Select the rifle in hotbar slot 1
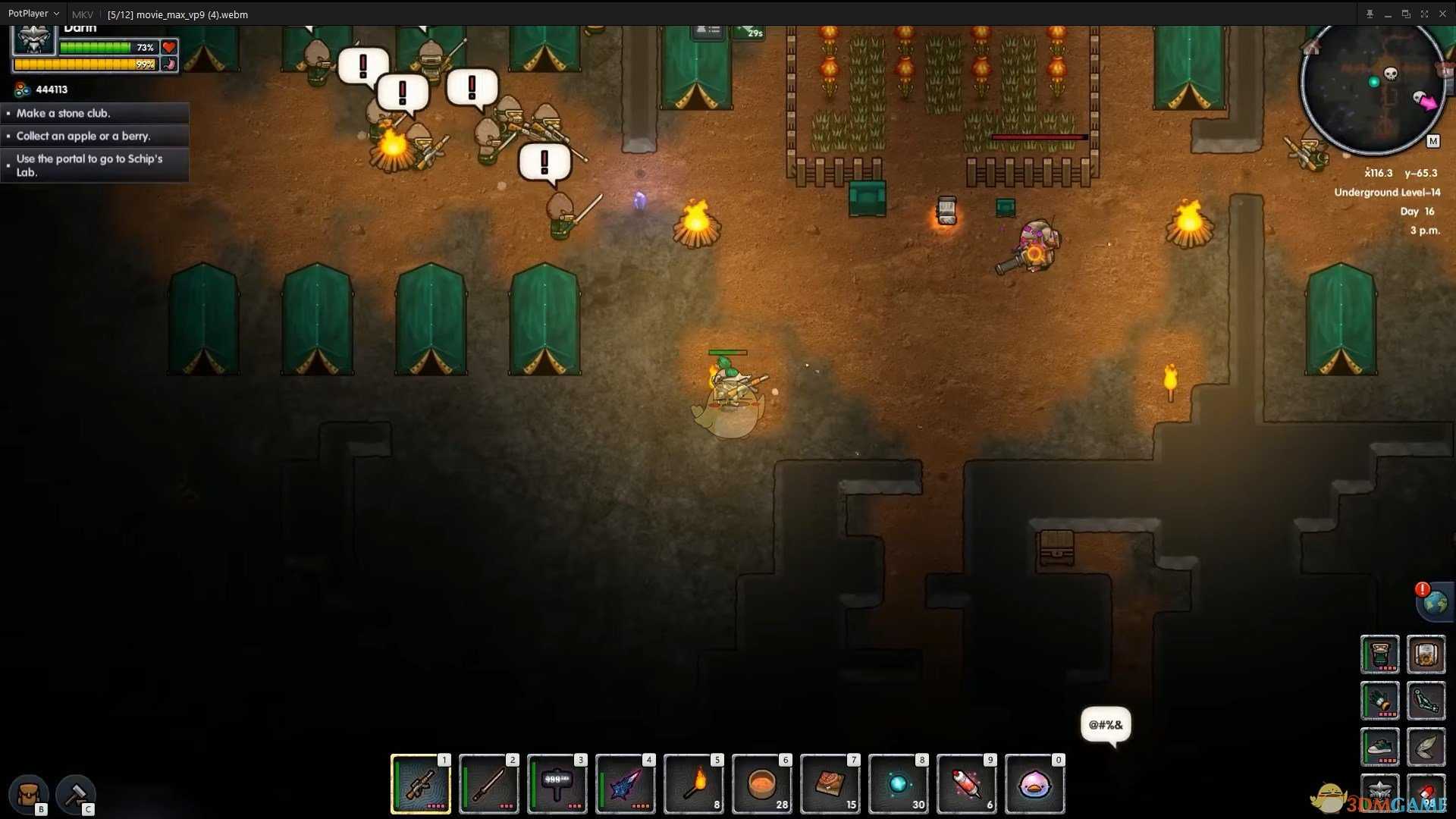The height and width of the screenshot is (819, 1456). point(421,784)
